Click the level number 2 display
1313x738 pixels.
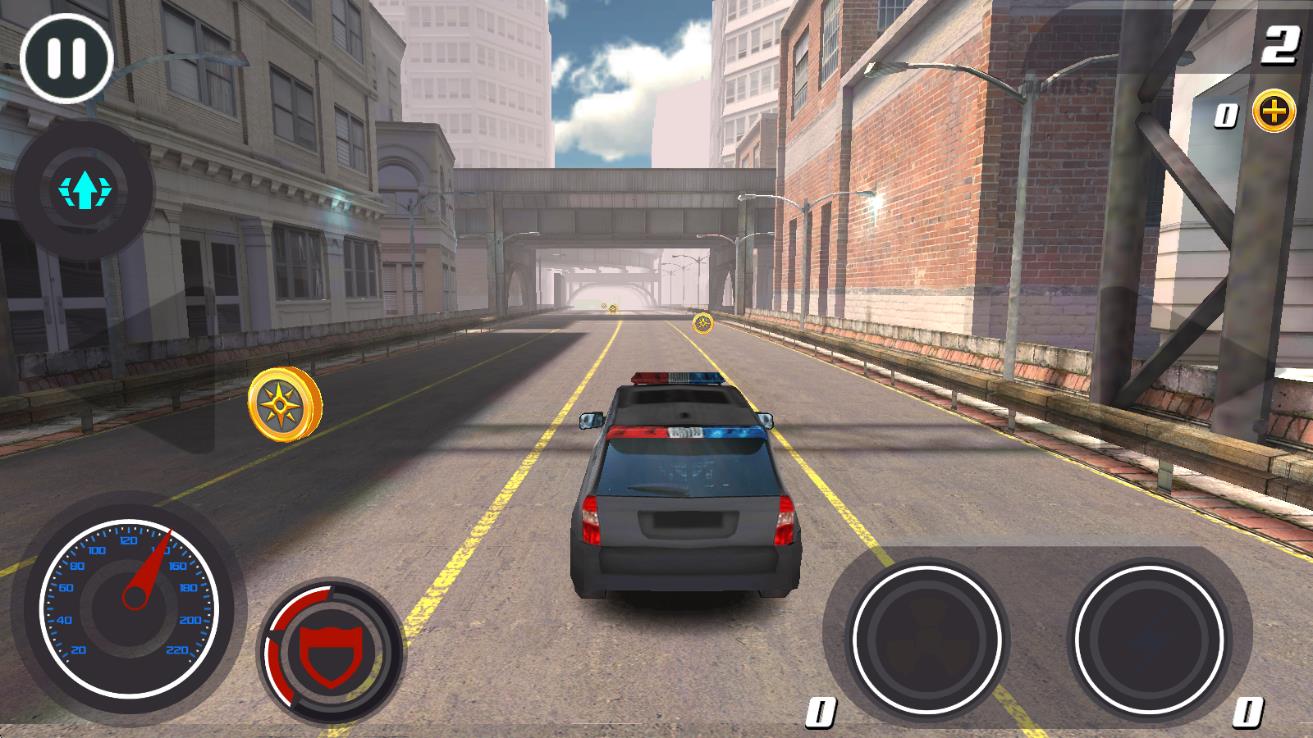(x=1281, y=42)
